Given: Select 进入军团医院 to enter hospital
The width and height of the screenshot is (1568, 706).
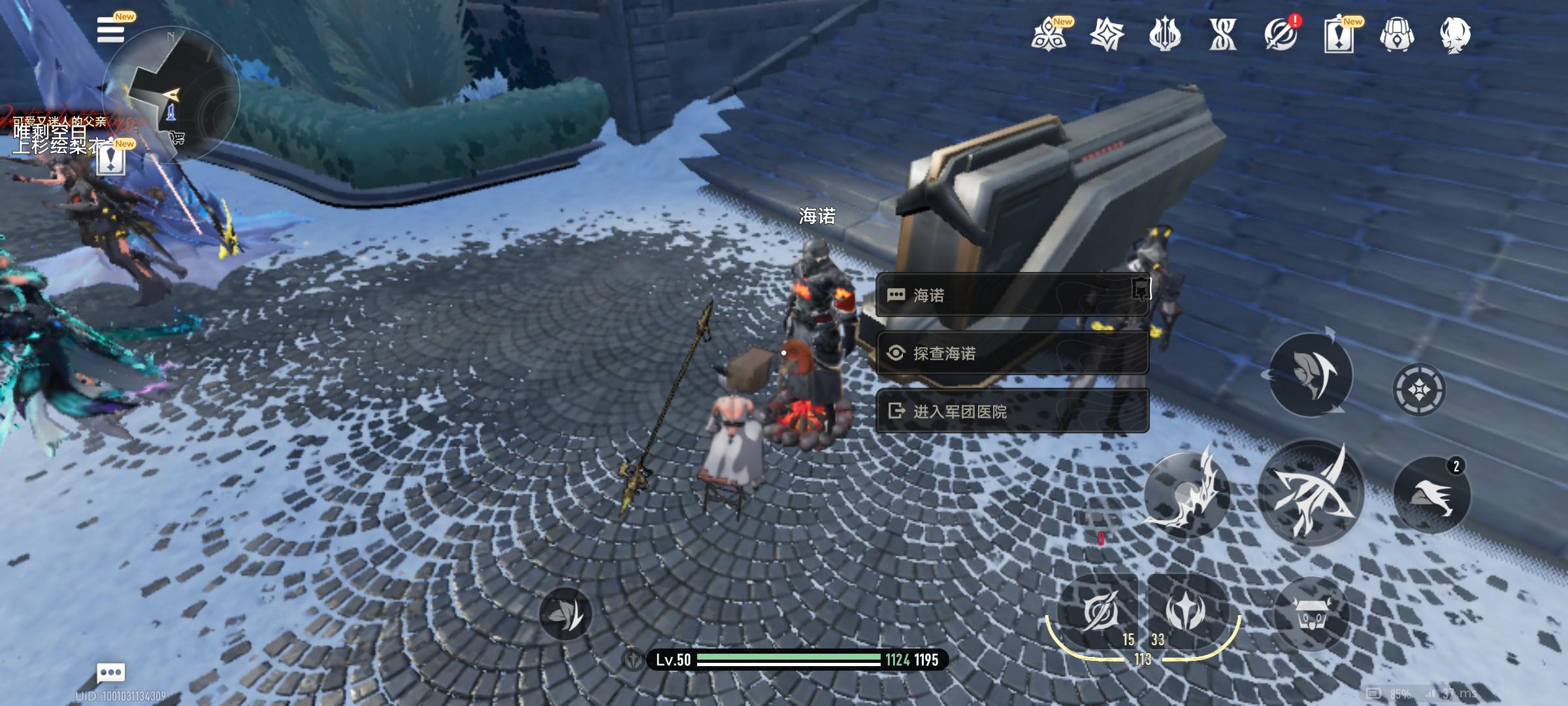Looking at the screenshot, I should click(x=1011, y=411).
